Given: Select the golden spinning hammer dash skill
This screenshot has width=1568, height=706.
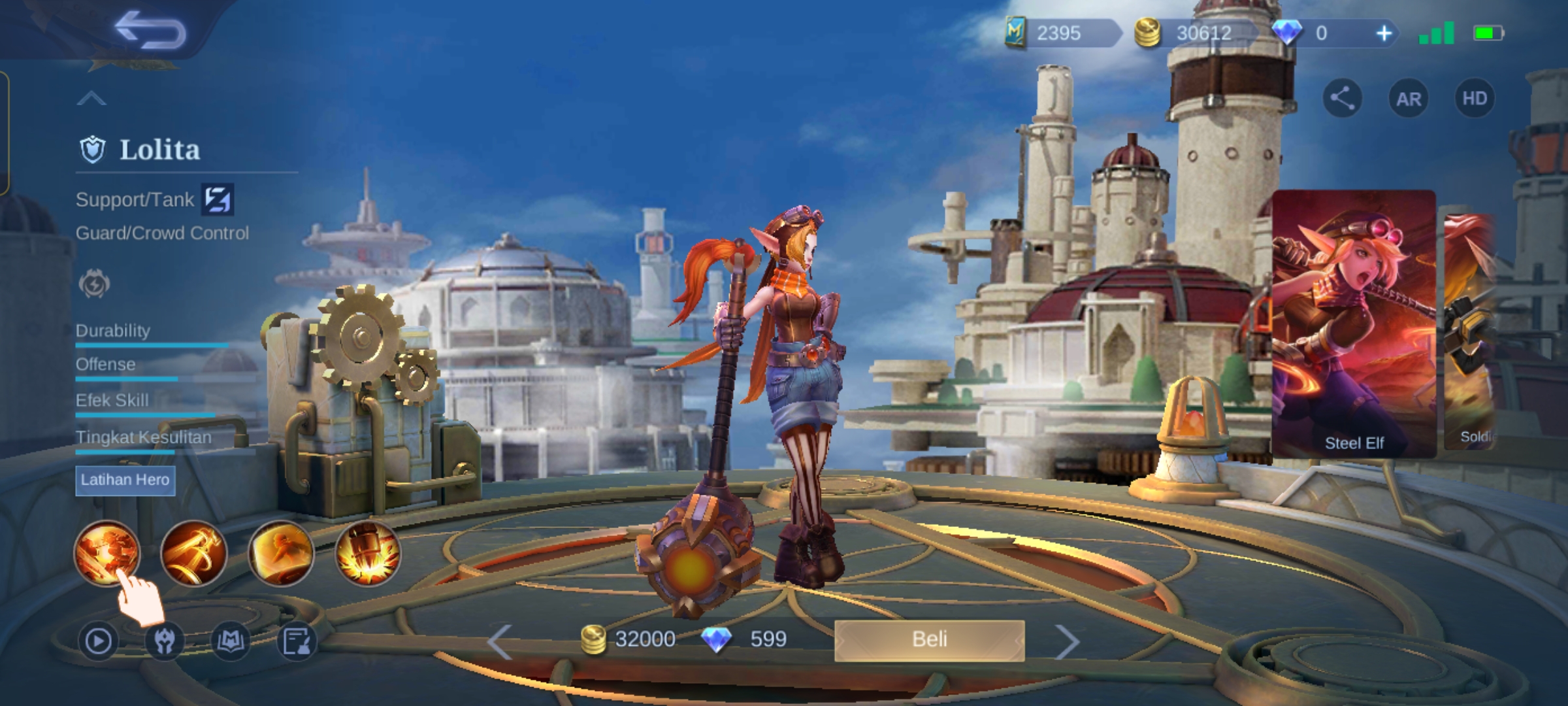Looking at the screenshot, I should coord(193,553).
